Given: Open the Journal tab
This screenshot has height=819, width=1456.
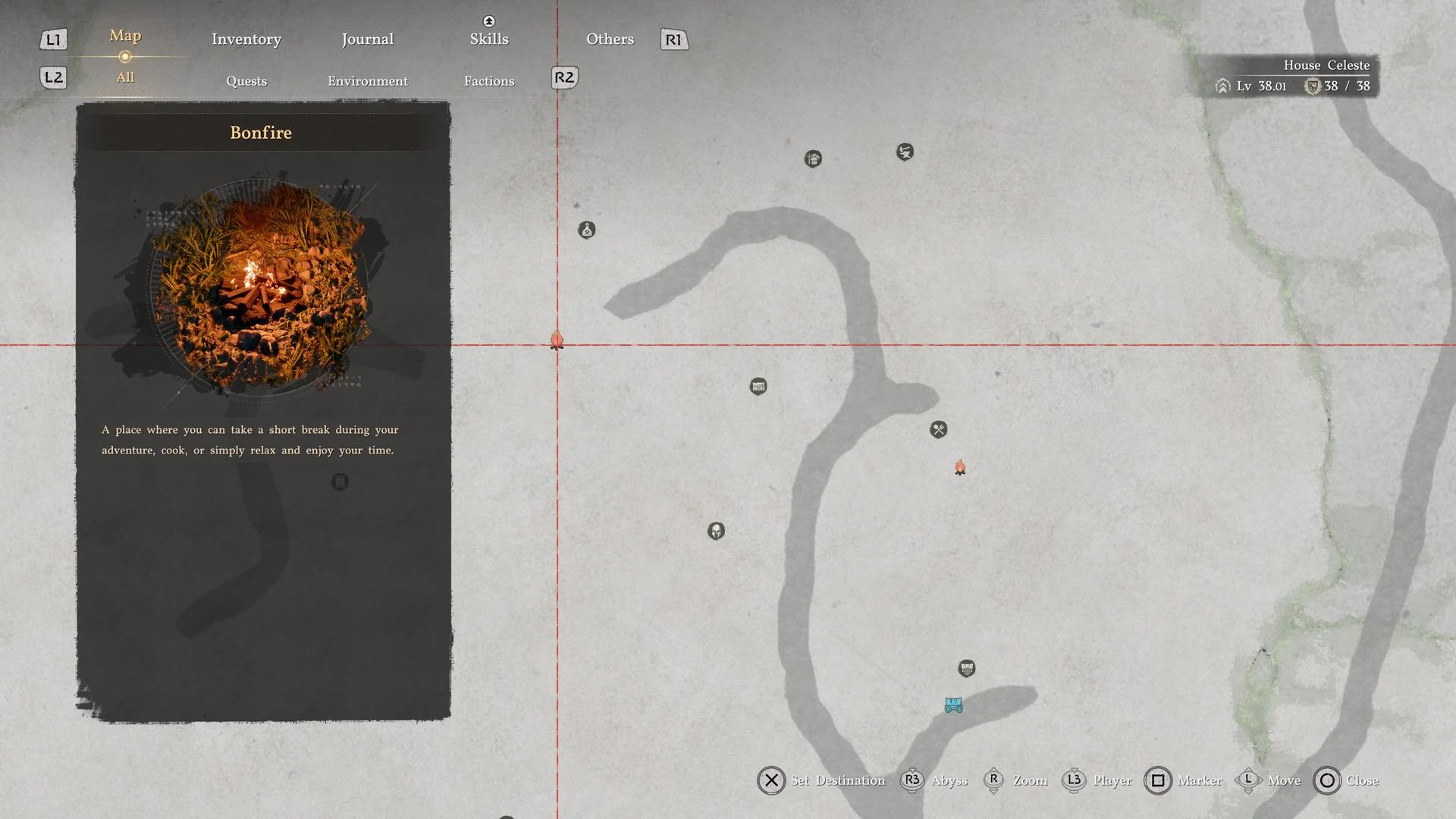Looking at the screenshot, I should point(367,39).
